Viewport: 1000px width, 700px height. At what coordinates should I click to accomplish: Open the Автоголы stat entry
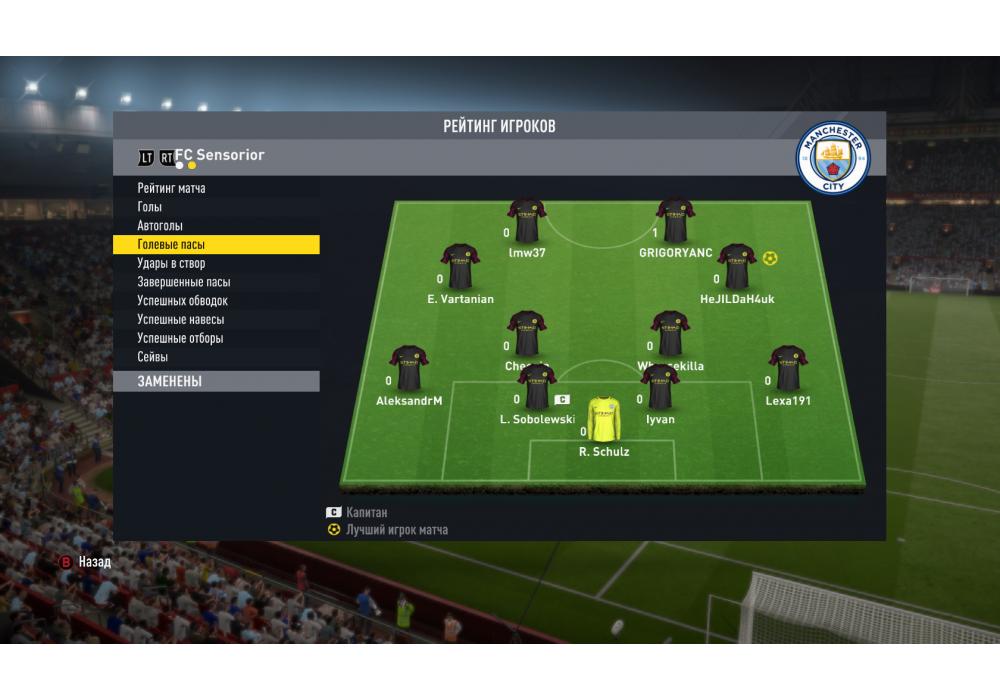coord(160,226)
